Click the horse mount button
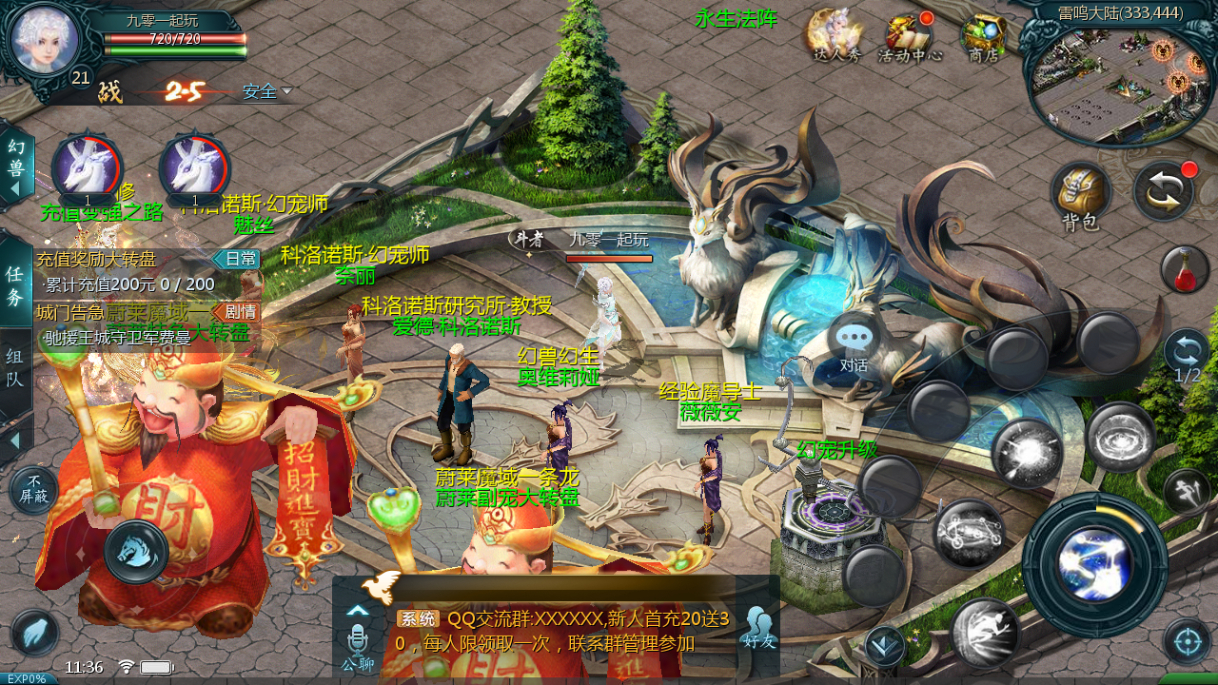1218x685 pixels. (x=137, y=550)
